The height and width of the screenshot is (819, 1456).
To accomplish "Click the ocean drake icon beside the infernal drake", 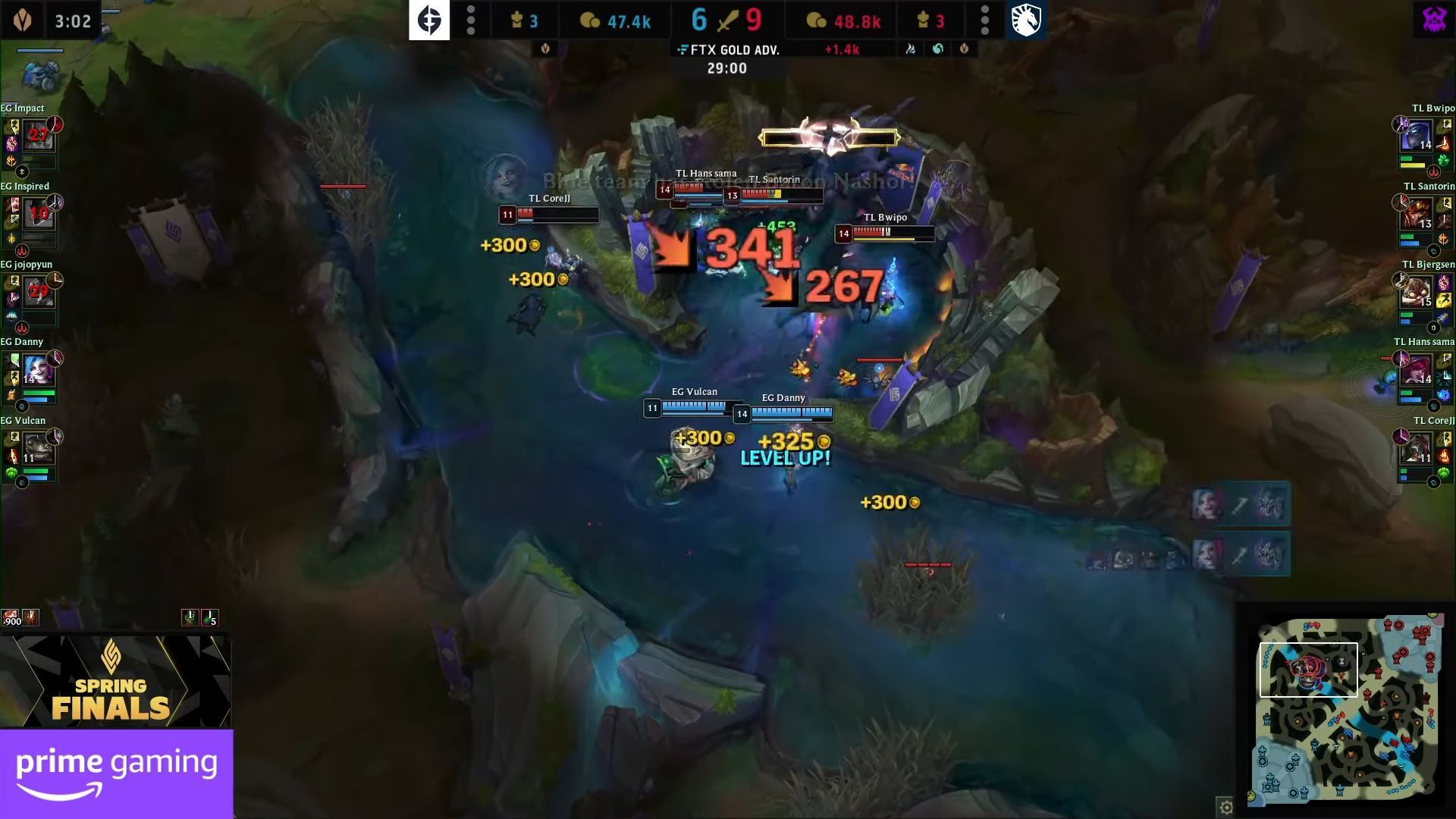I will (938, 48).
